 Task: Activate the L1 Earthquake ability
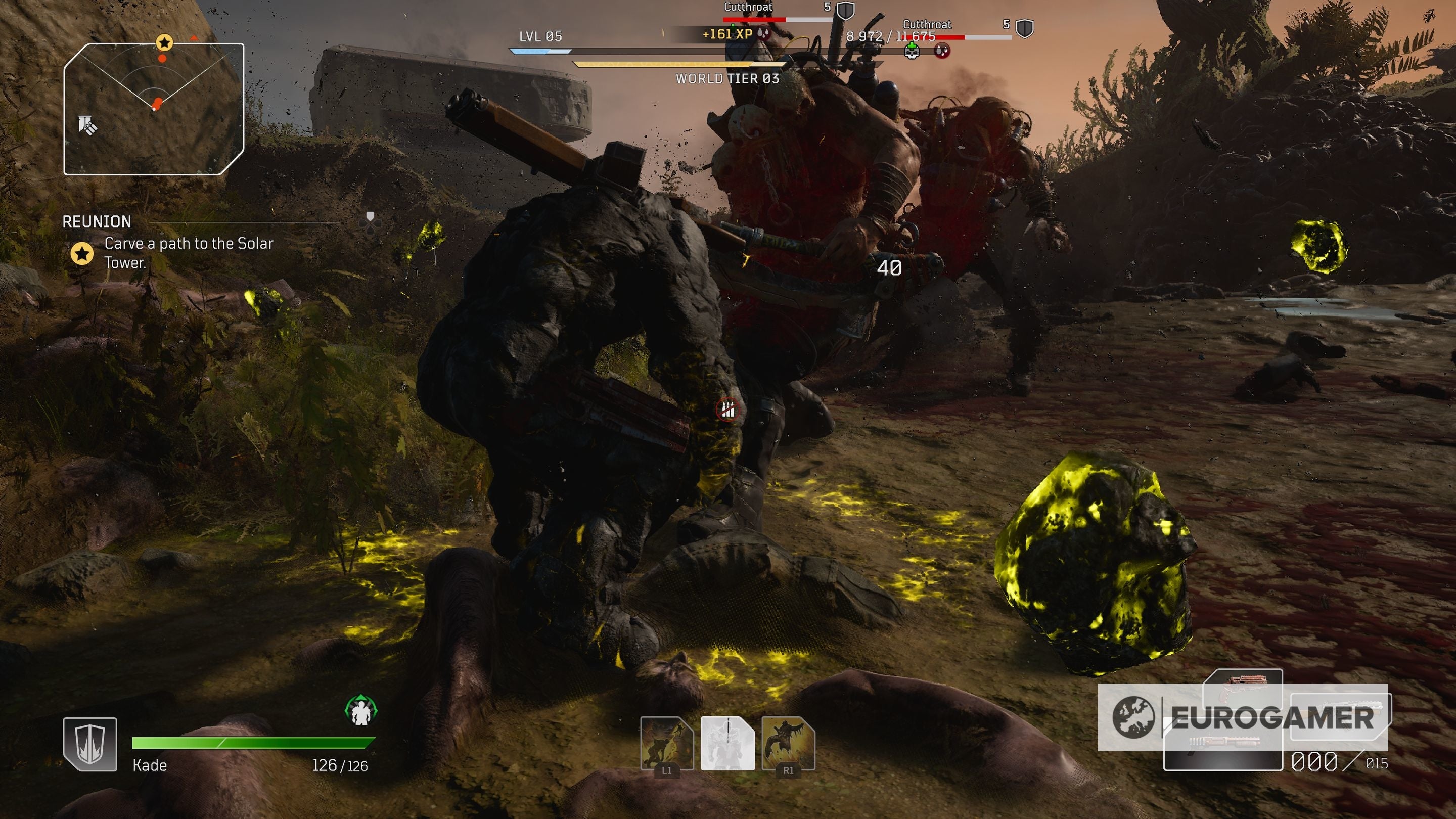(666, 743)
